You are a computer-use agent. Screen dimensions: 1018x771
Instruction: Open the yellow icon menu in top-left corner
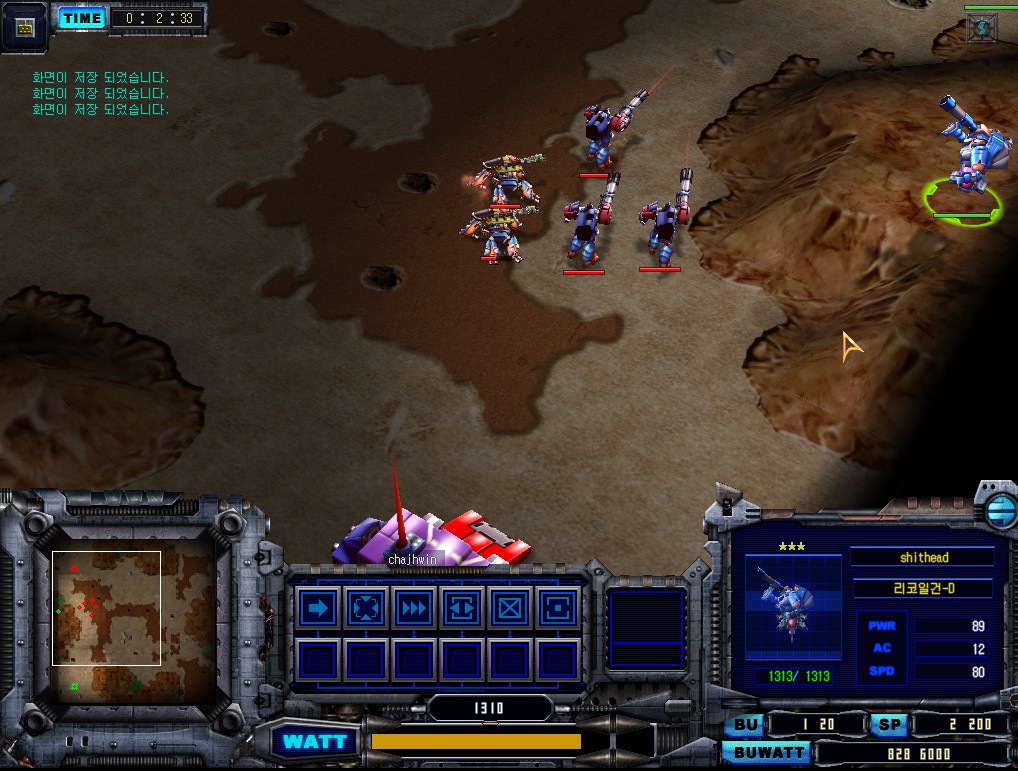pyautogui.click(x=25, y=26)
